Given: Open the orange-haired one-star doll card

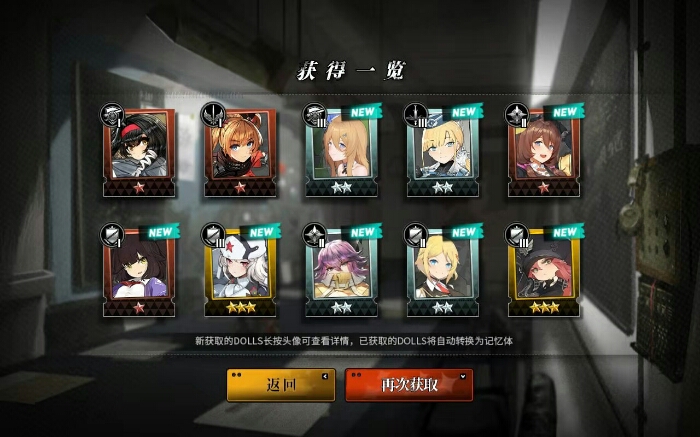Looking at the screenshot, I should (241, 152).
